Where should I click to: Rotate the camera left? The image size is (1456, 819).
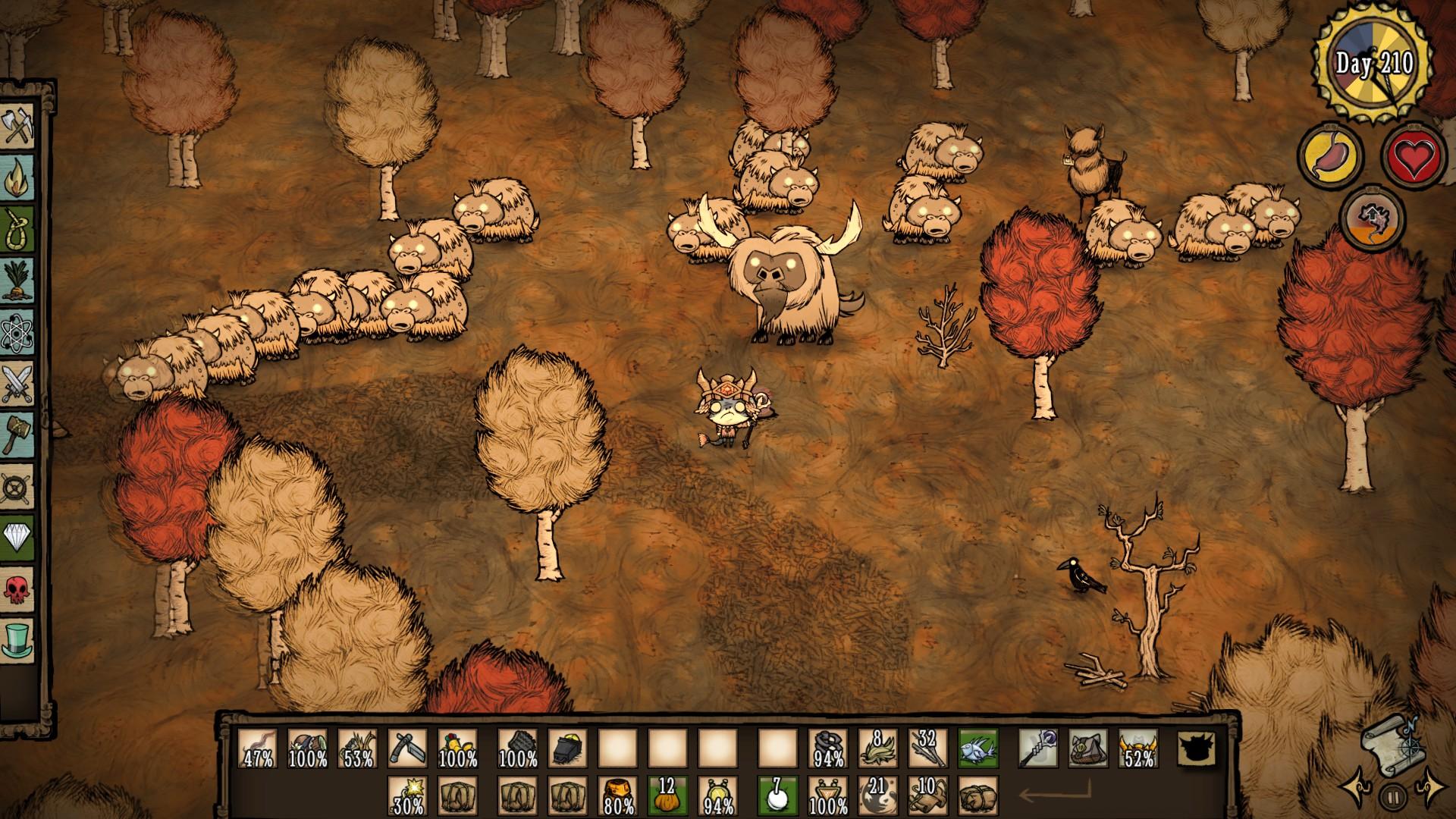[x=1356, y=789]
